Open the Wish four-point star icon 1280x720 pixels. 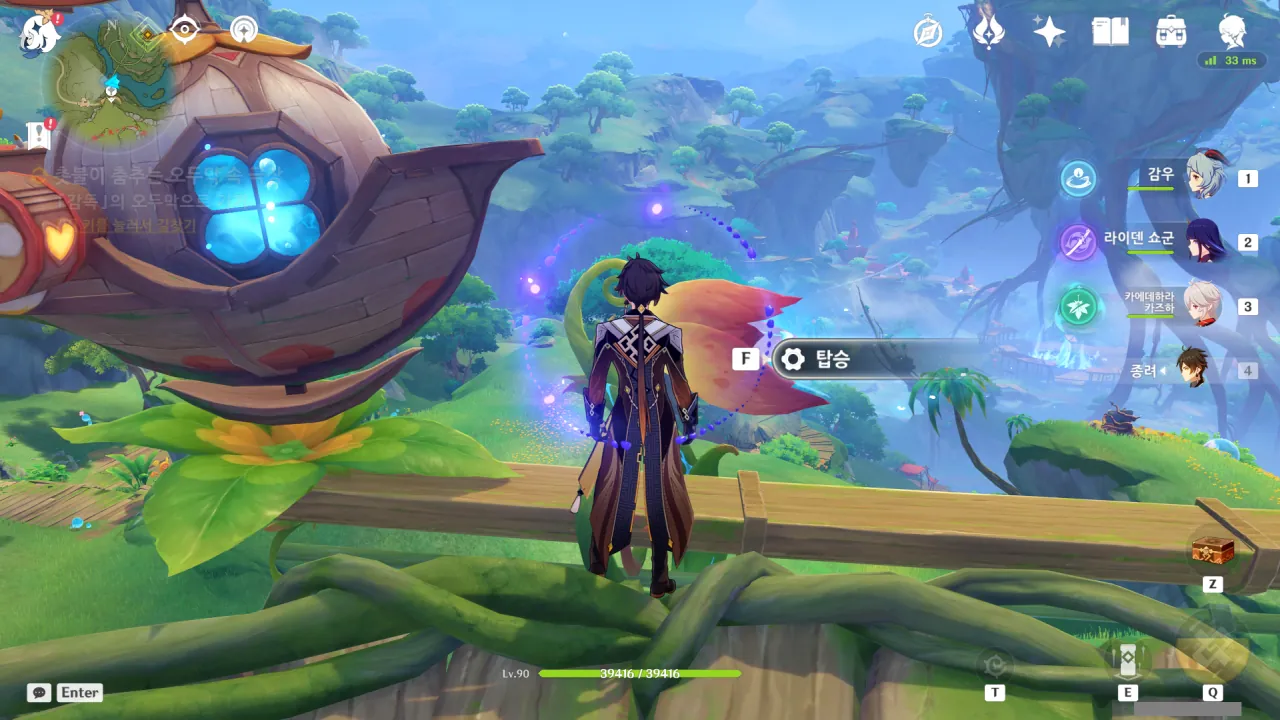(x=1049, y=32)
